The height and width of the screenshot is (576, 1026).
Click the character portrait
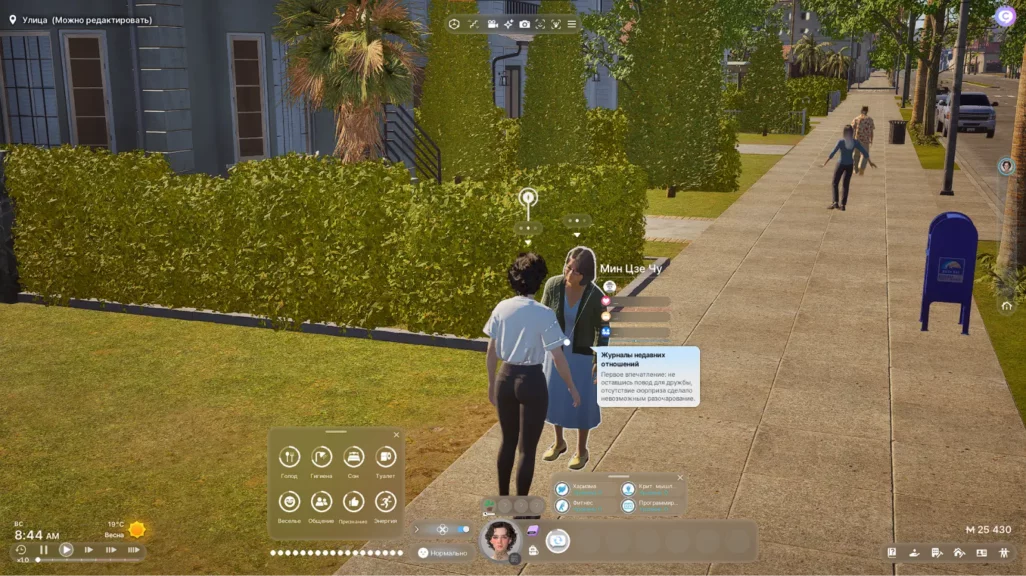tap(500, 540)
